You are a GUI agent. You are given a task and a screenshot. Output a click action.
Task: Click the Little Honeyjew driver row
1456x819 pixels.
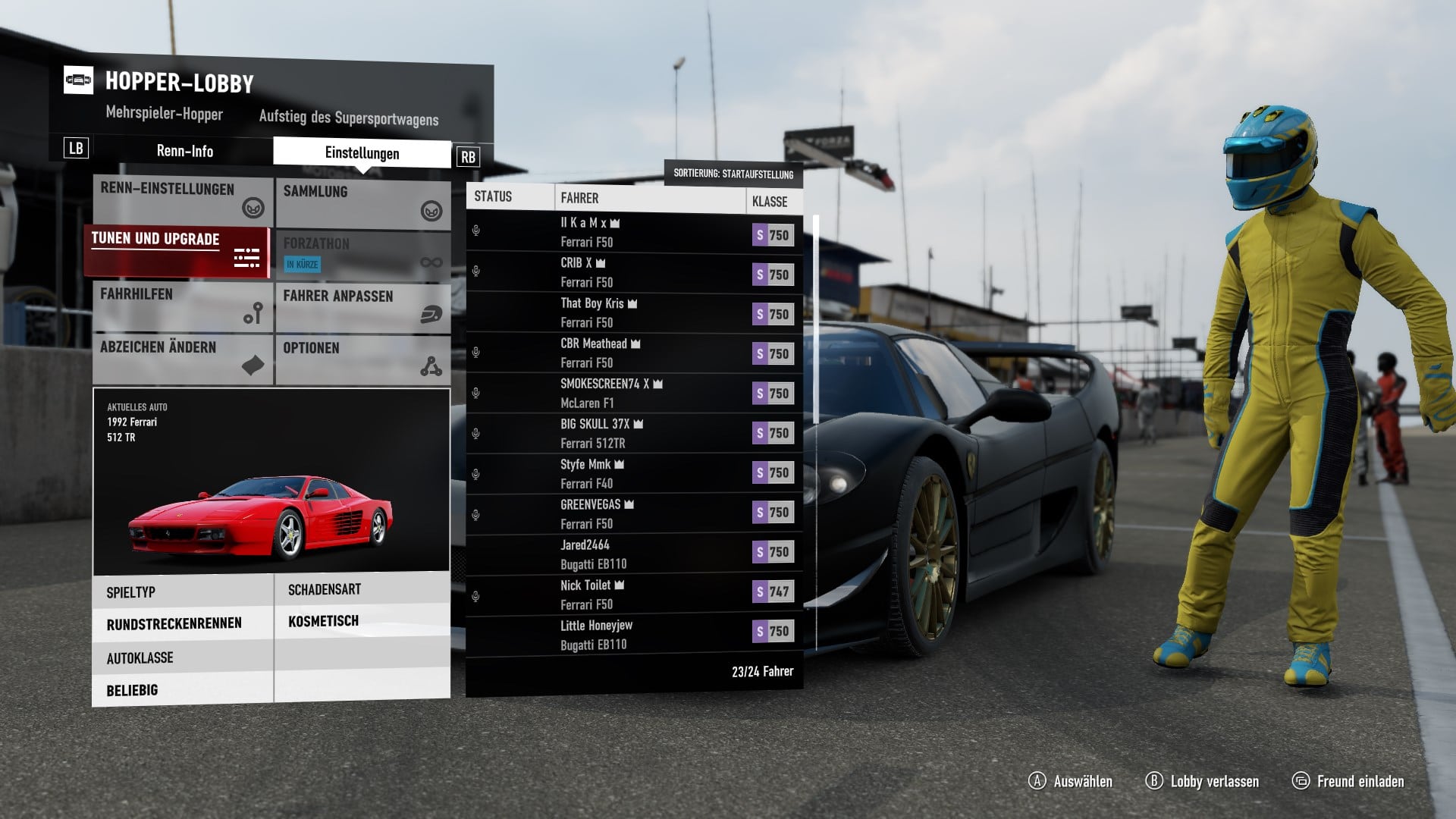[633, 635]
